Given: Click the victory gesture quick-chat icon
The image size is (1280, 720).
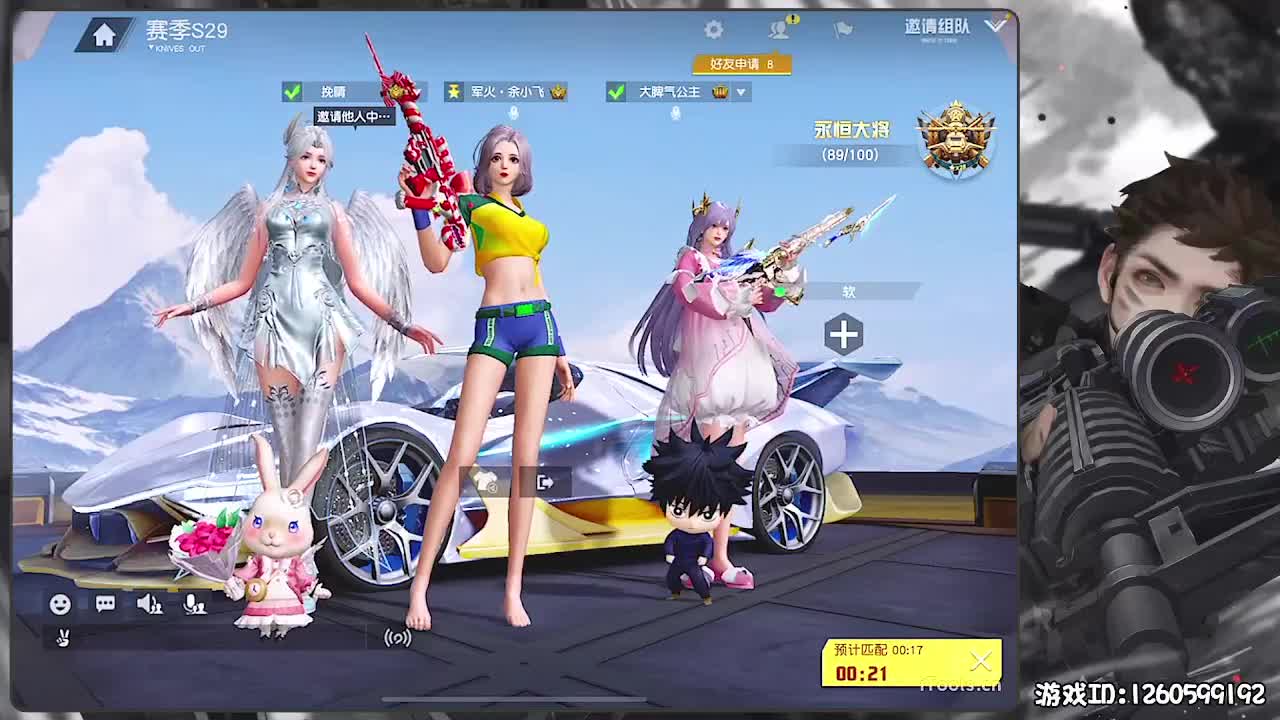Looking at the screenshot, I should [63, 639].
